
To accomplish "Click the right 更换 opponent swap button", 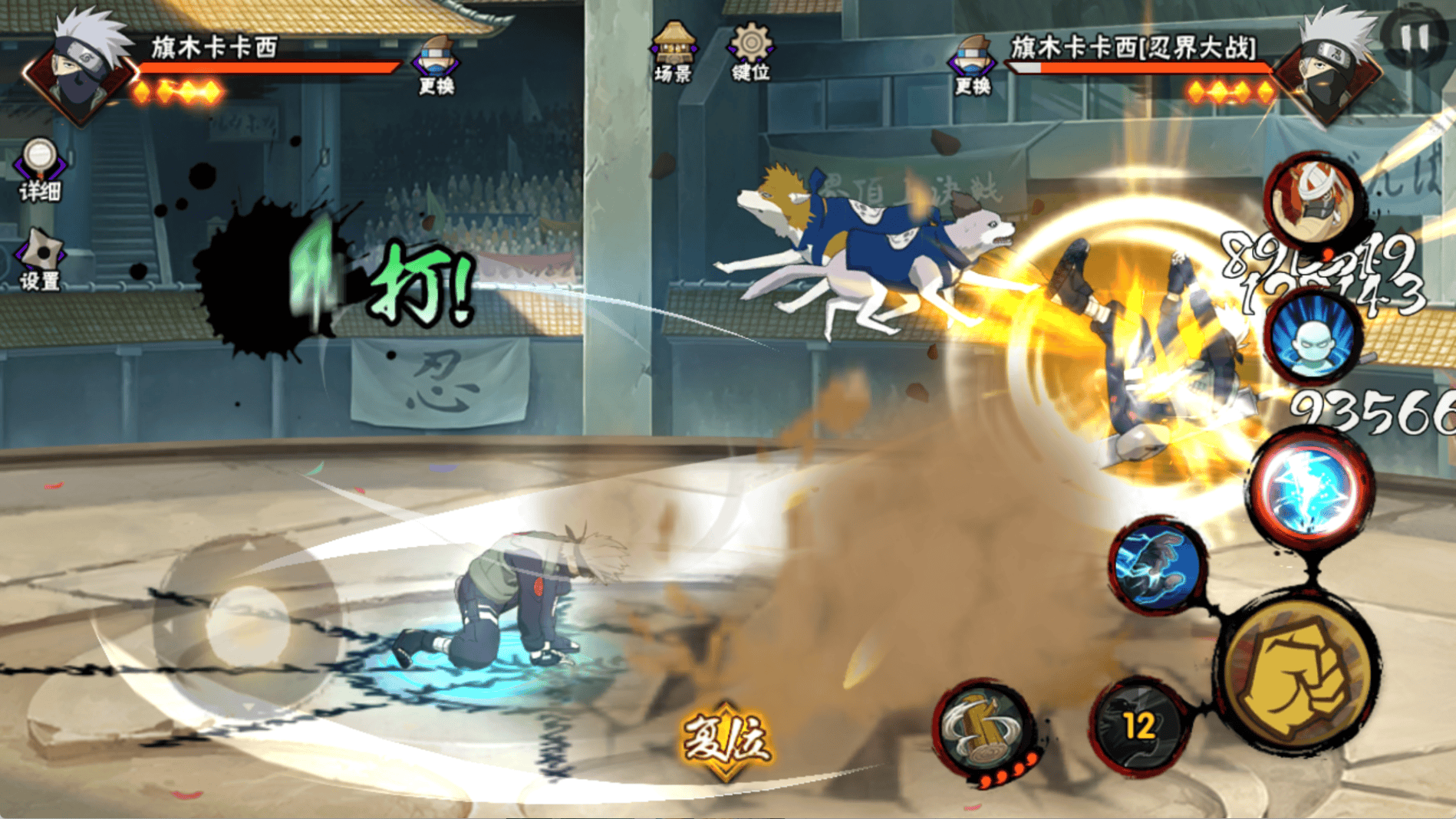I will pos(973,66).
